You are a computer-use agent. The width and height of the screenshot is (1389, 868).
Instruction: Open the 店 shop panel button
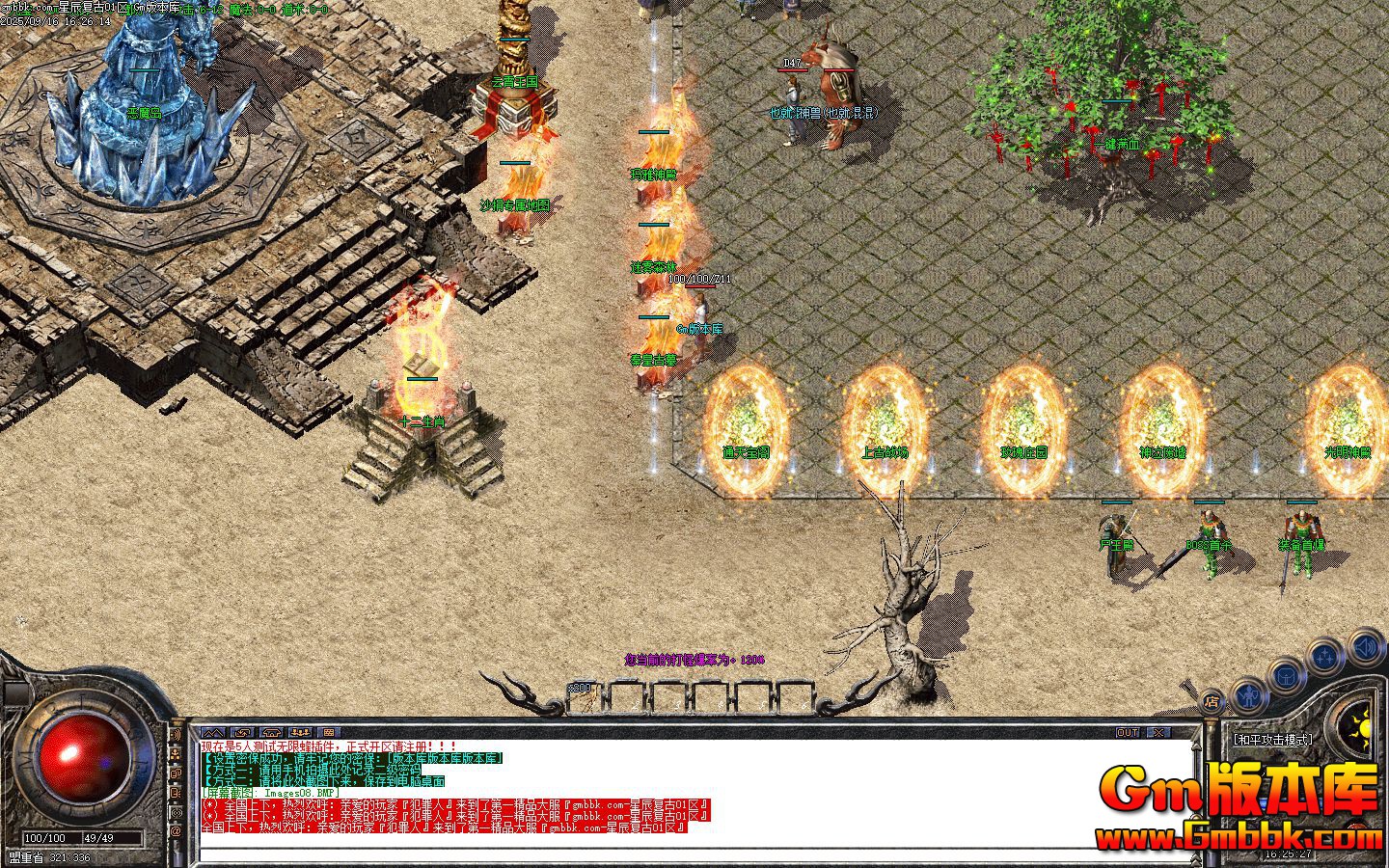(x=1214, y=703)
